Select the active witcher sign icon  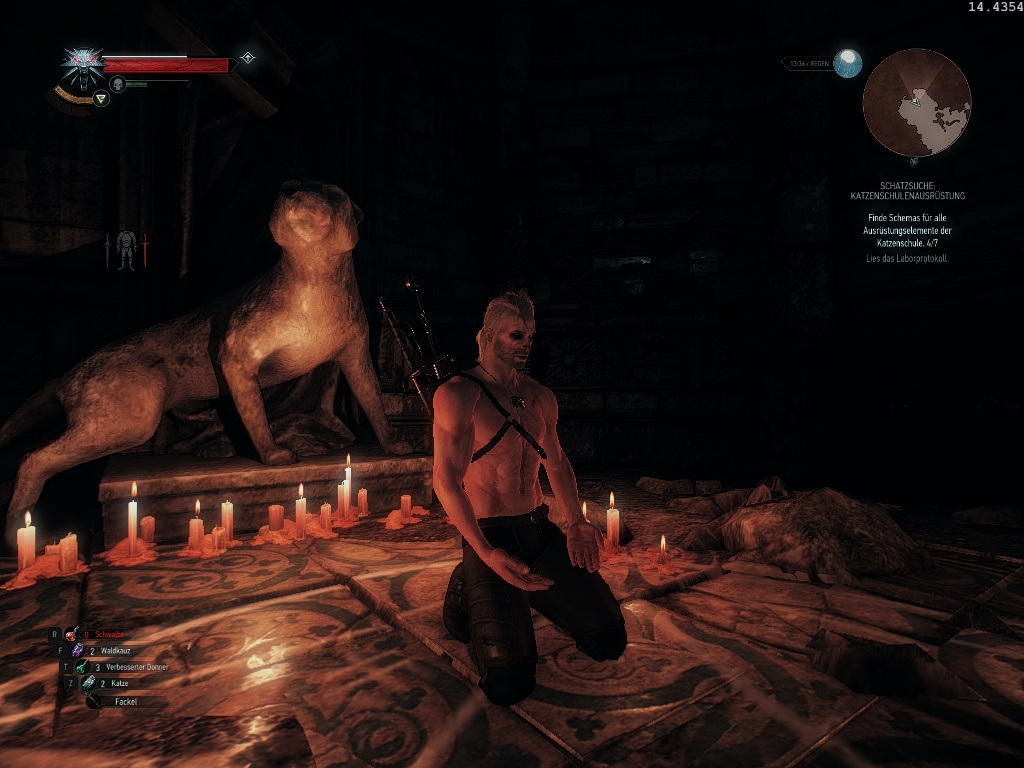pyautogui.click(x=100, y=98)
